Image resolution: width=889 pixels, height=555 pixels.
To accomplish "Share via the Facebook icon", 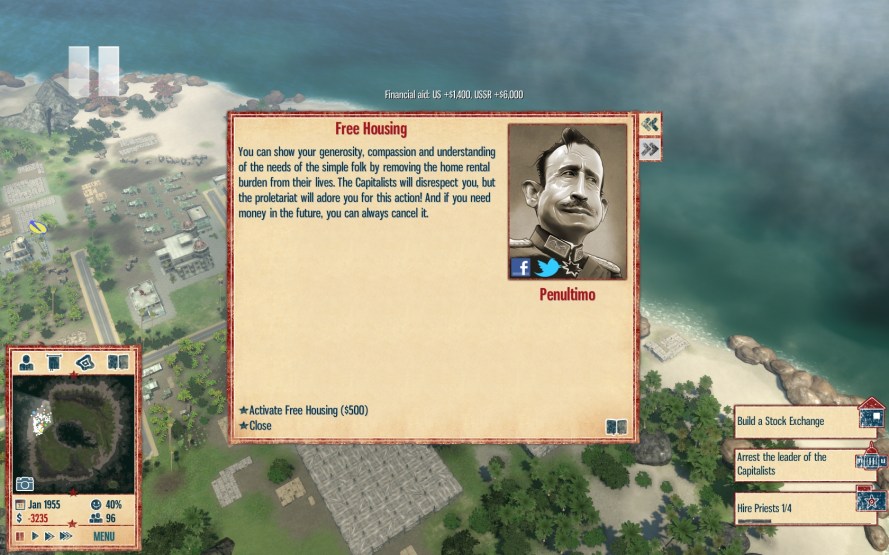I will (521, 267).
